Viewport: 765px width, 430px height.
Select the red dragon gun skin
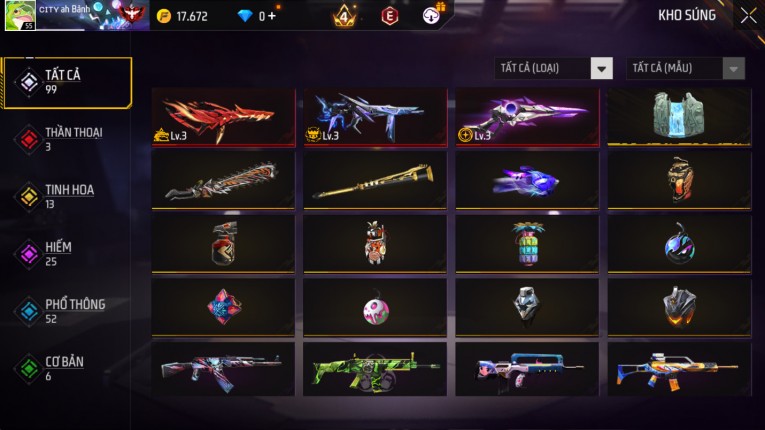[x=223, y=118]
